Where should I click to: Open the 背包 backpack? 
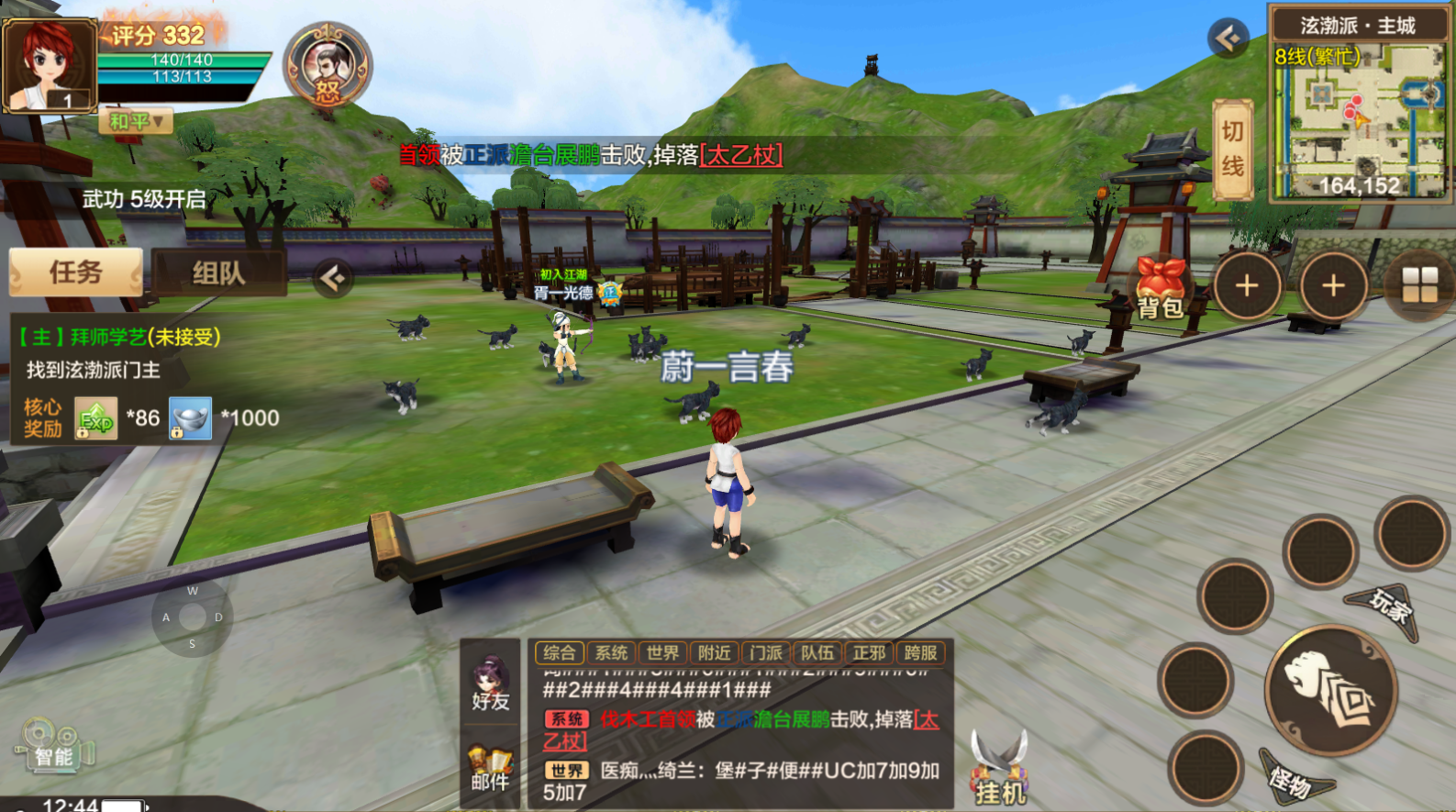coord(1160,289)
